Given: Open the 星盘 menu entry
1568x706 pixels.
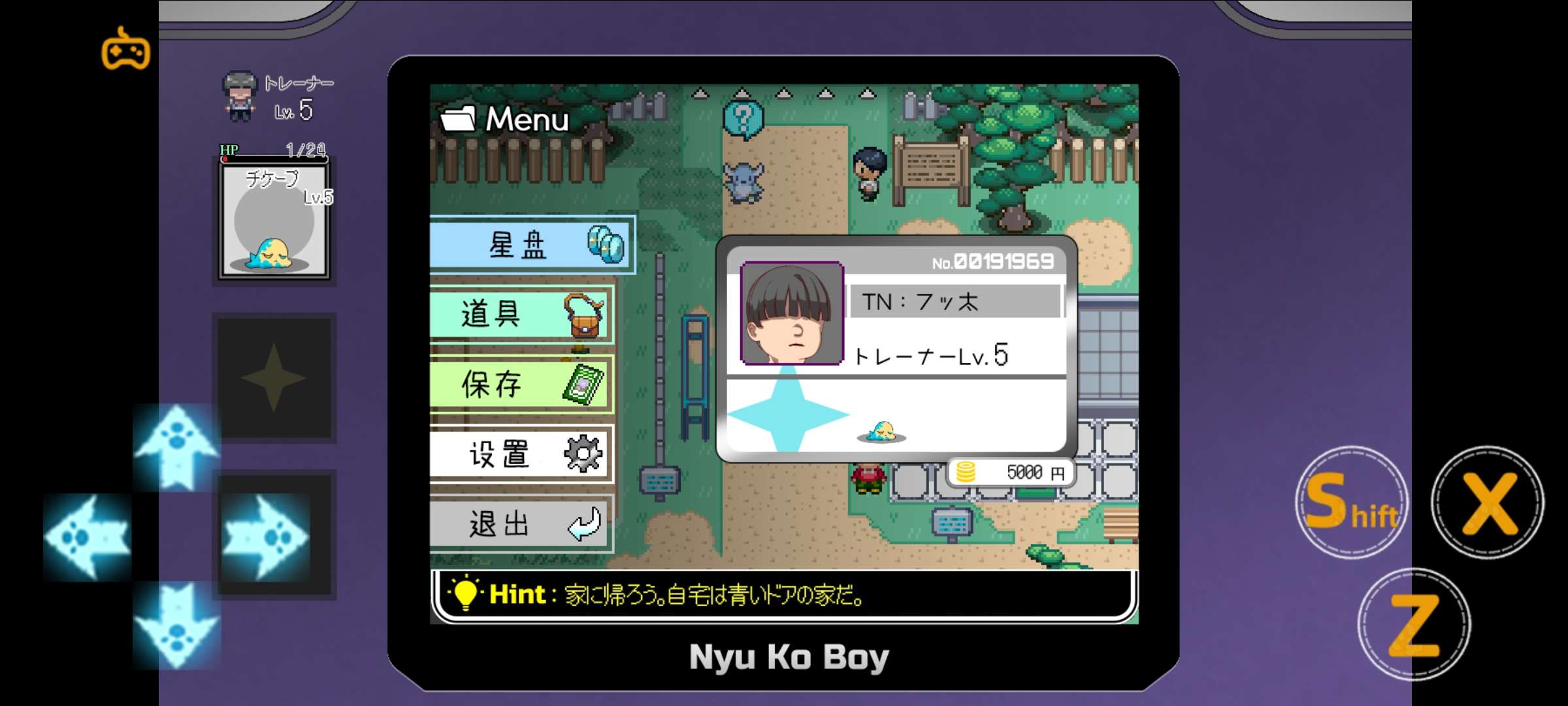Looking at the screenshot, I should [x=531, y=245].
